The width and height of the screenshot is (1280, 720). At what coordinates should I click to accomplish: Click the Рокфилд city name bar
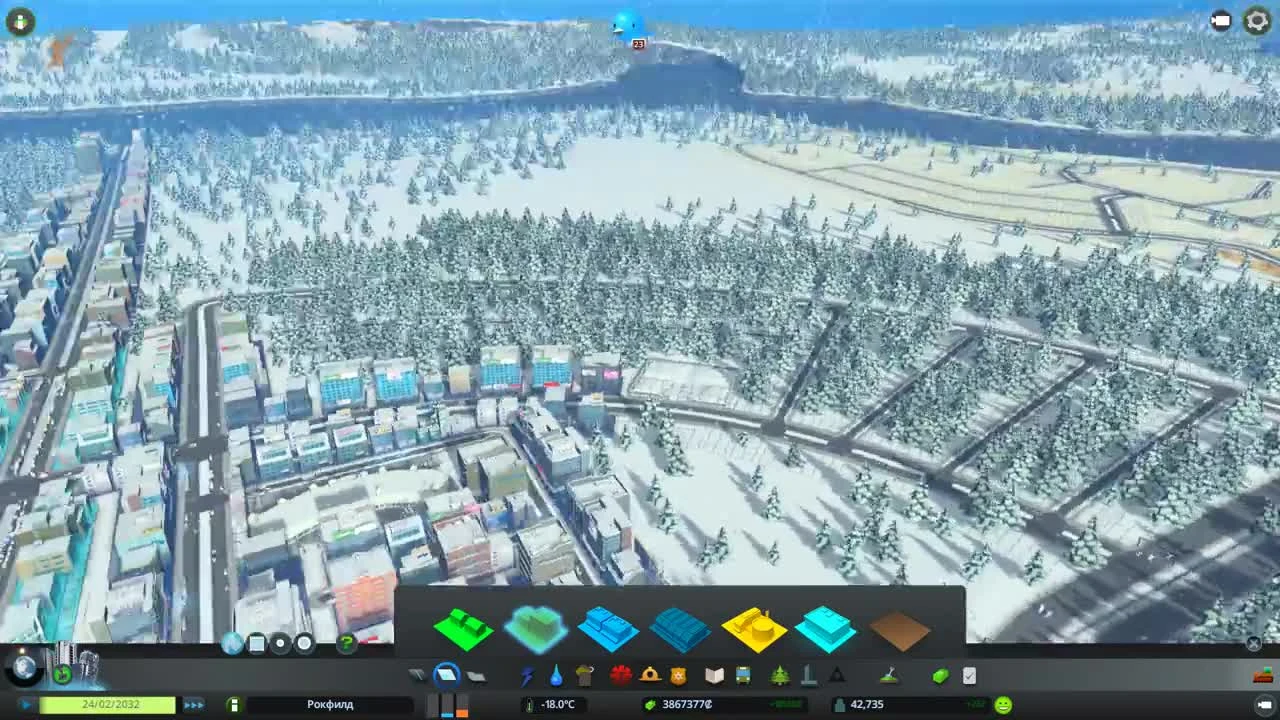[330, 704]
